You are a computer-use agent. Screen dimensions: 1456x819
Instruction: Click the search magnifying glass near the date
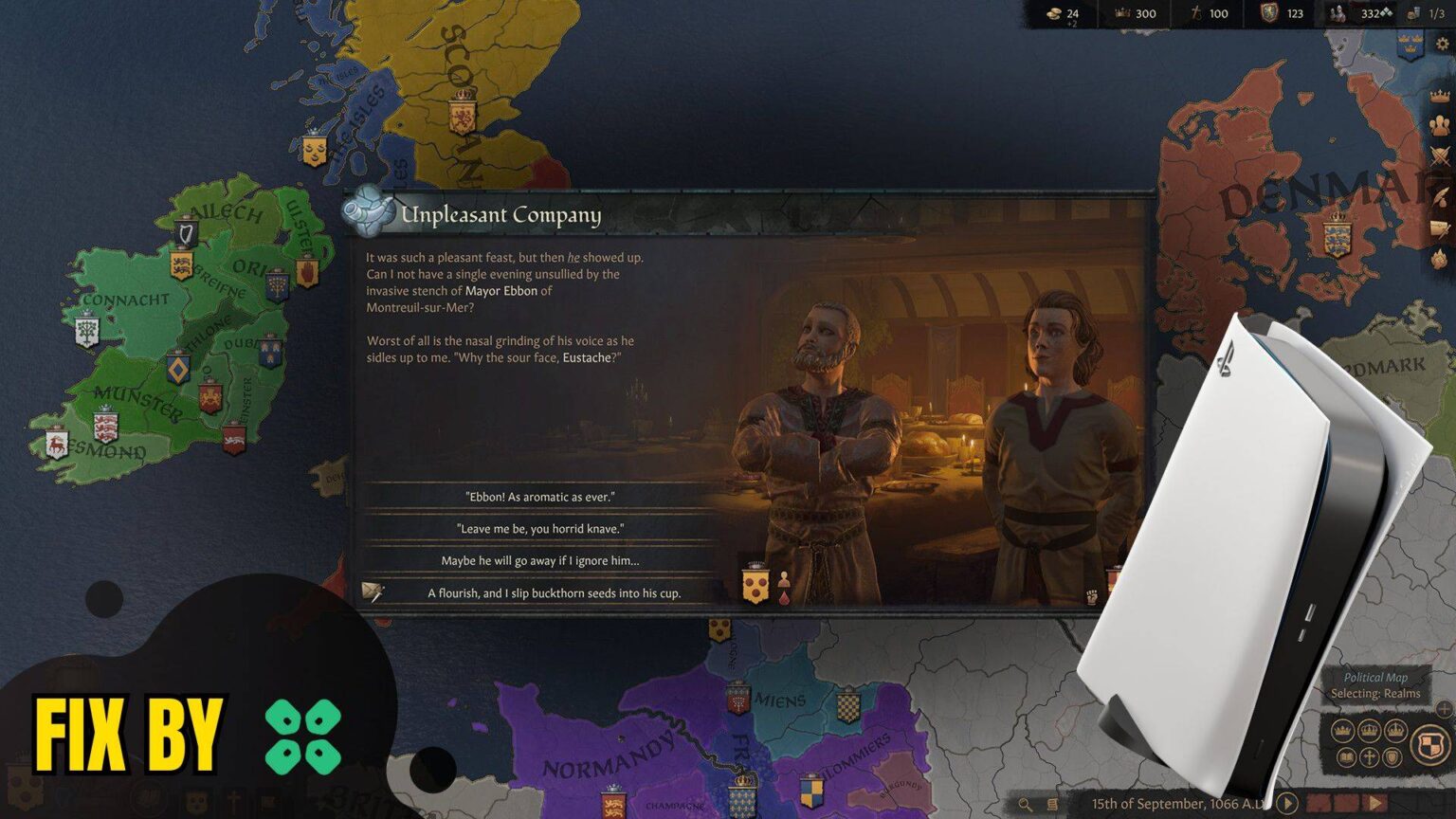[x=1024, y=802]
